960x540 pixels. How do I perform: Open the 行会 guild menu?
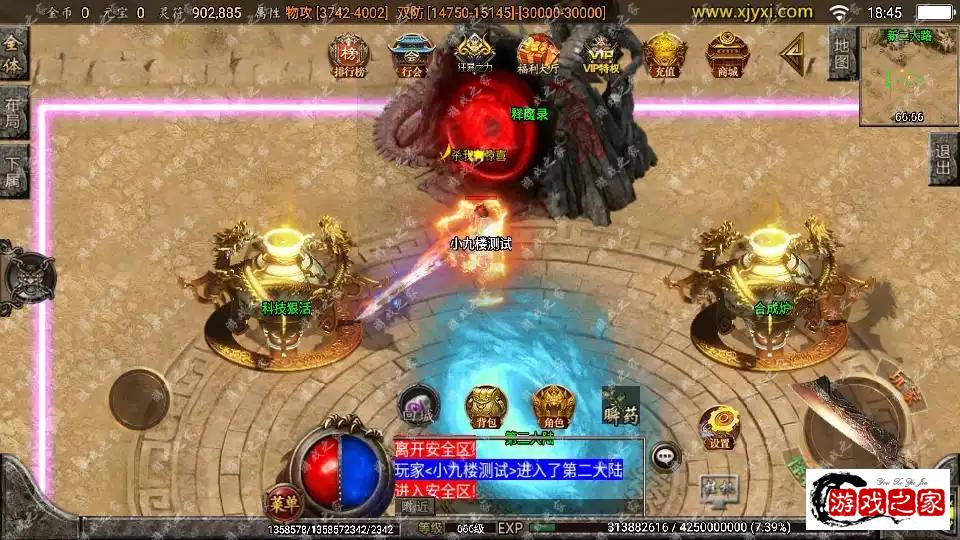pyautogui.click(x=410, y=55)
